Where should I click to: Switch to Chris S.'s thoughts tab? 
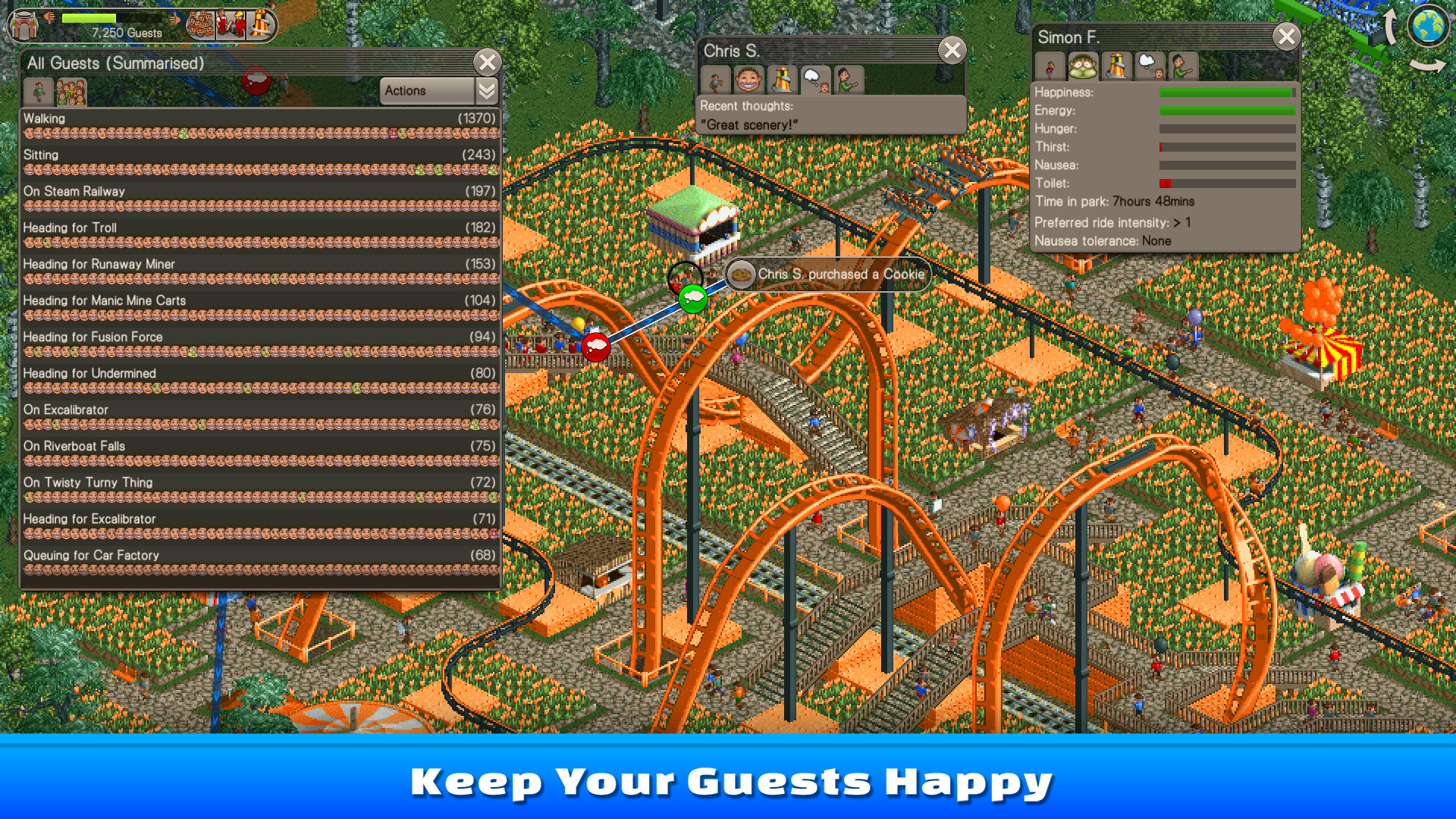817,80
